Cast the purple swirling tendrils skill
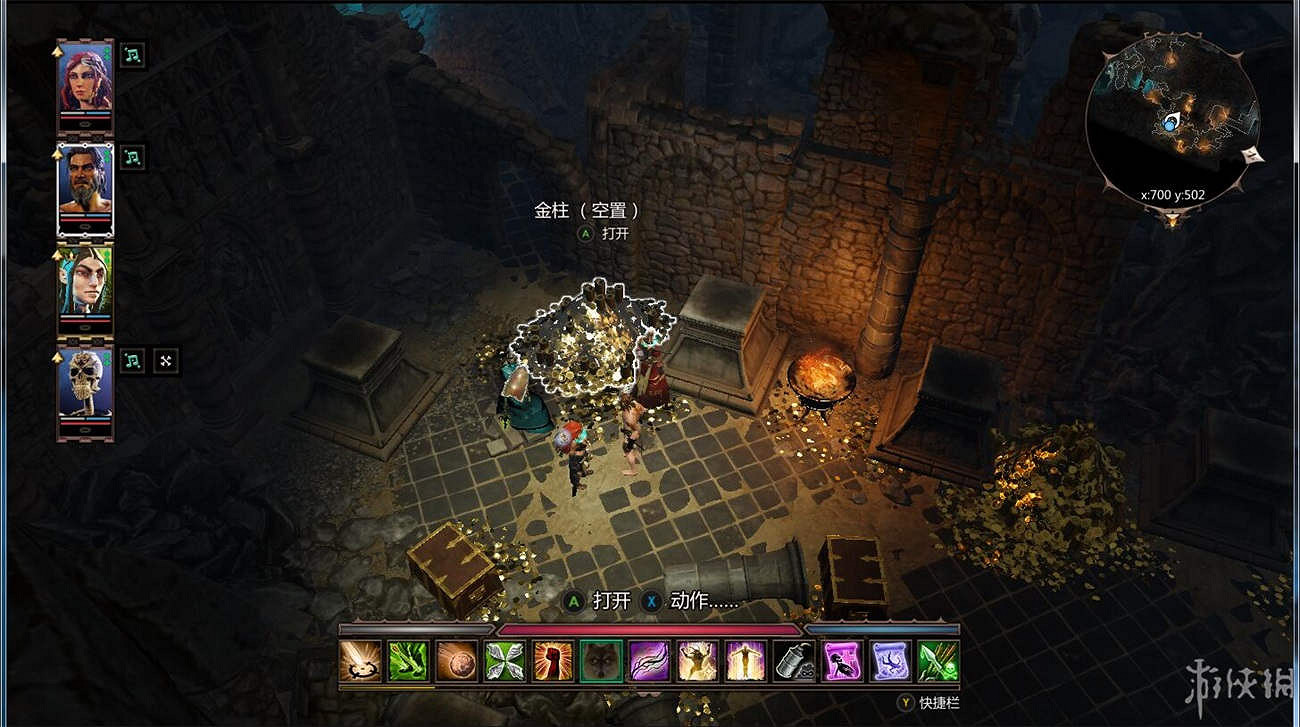This screenshot has height=727, width=1300. (x=649, y=661)
